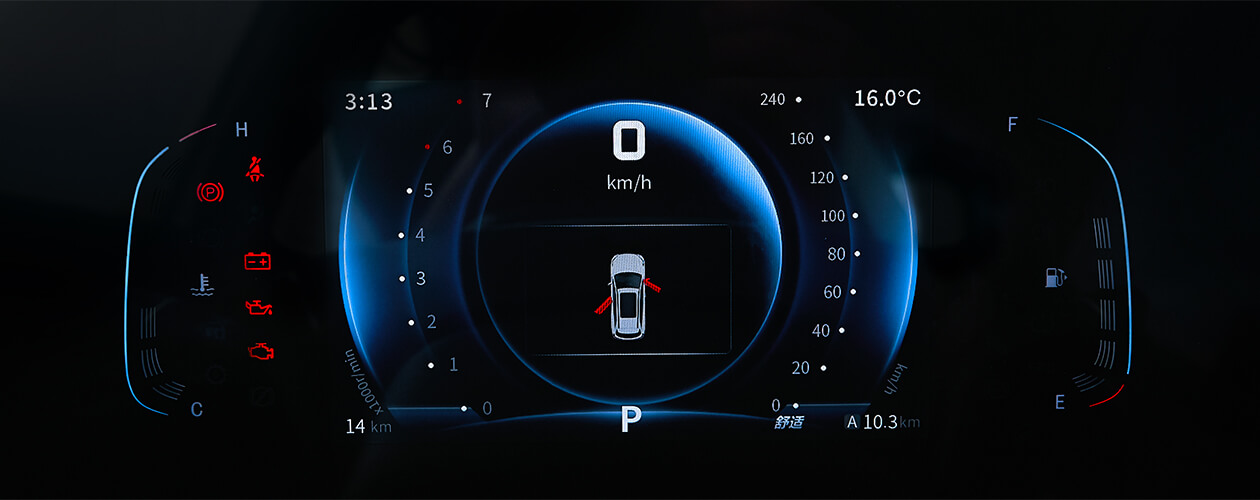Viewport: 1260px width, 500px height.
Task: Click the coolant temperature icon
Action: tap(202, 284)
